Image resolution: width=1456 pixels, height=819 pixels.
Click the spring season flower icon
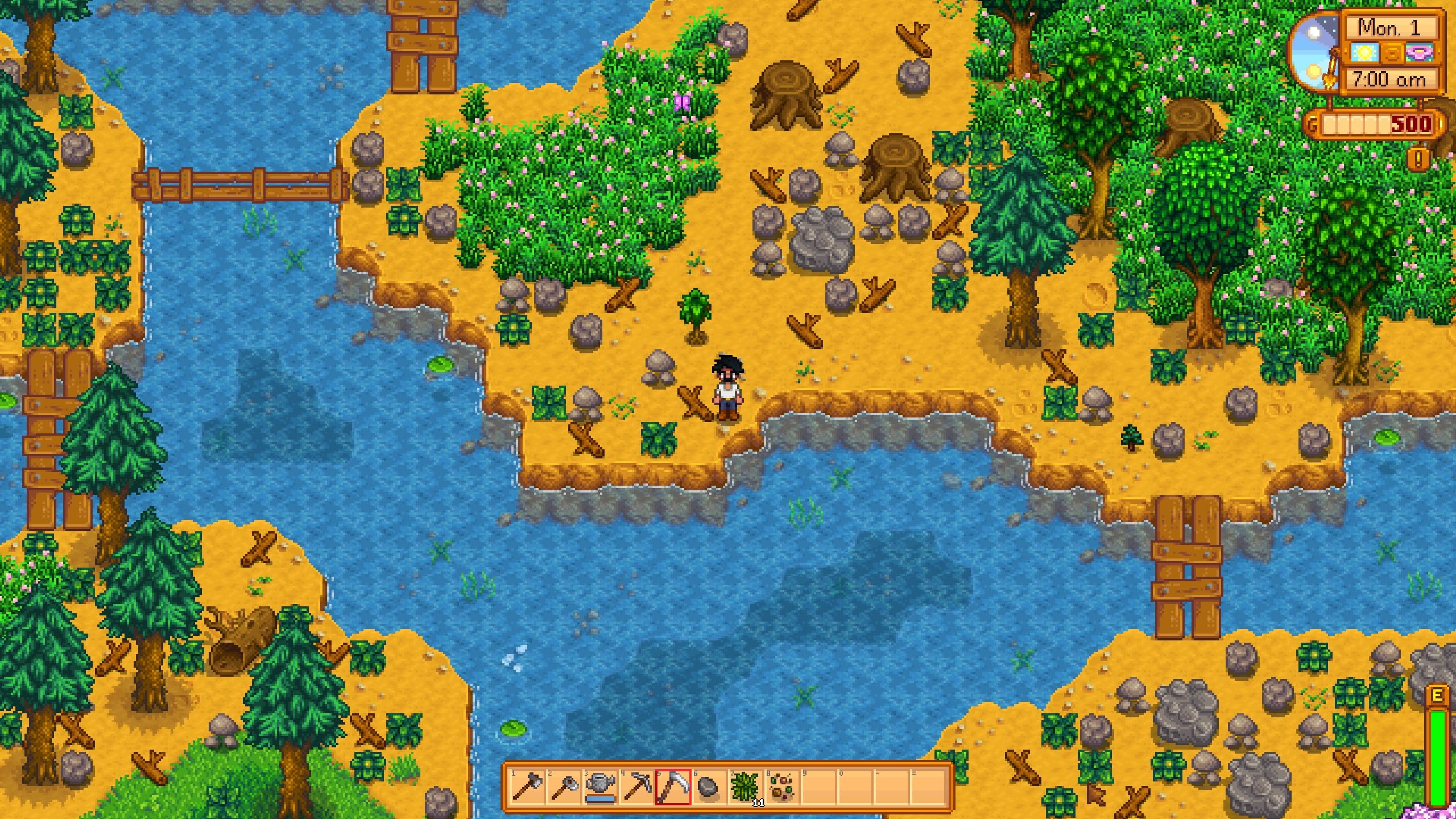pos(1420,53)
